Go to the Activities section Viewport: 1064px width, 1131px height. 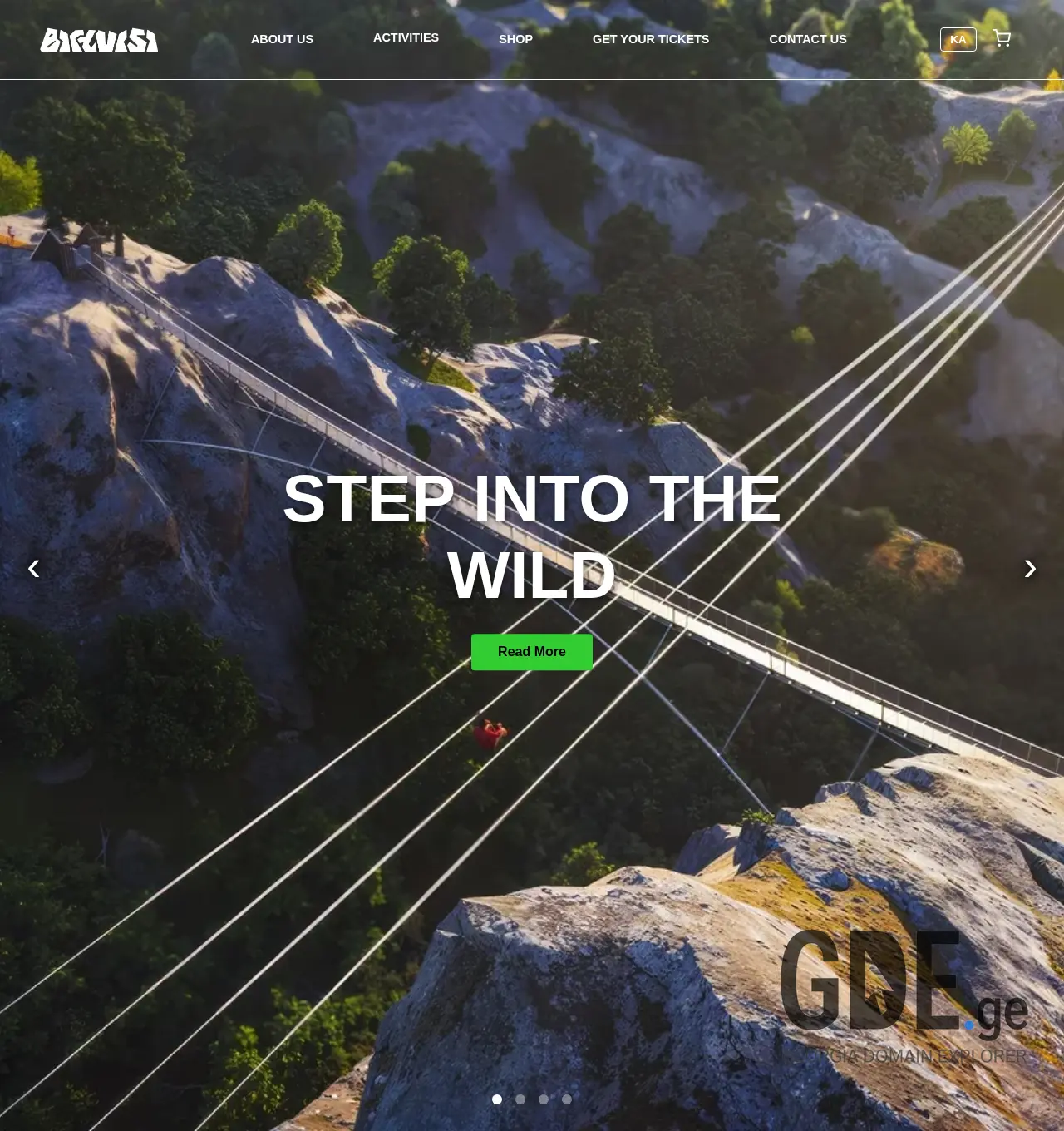coord(406,37)
